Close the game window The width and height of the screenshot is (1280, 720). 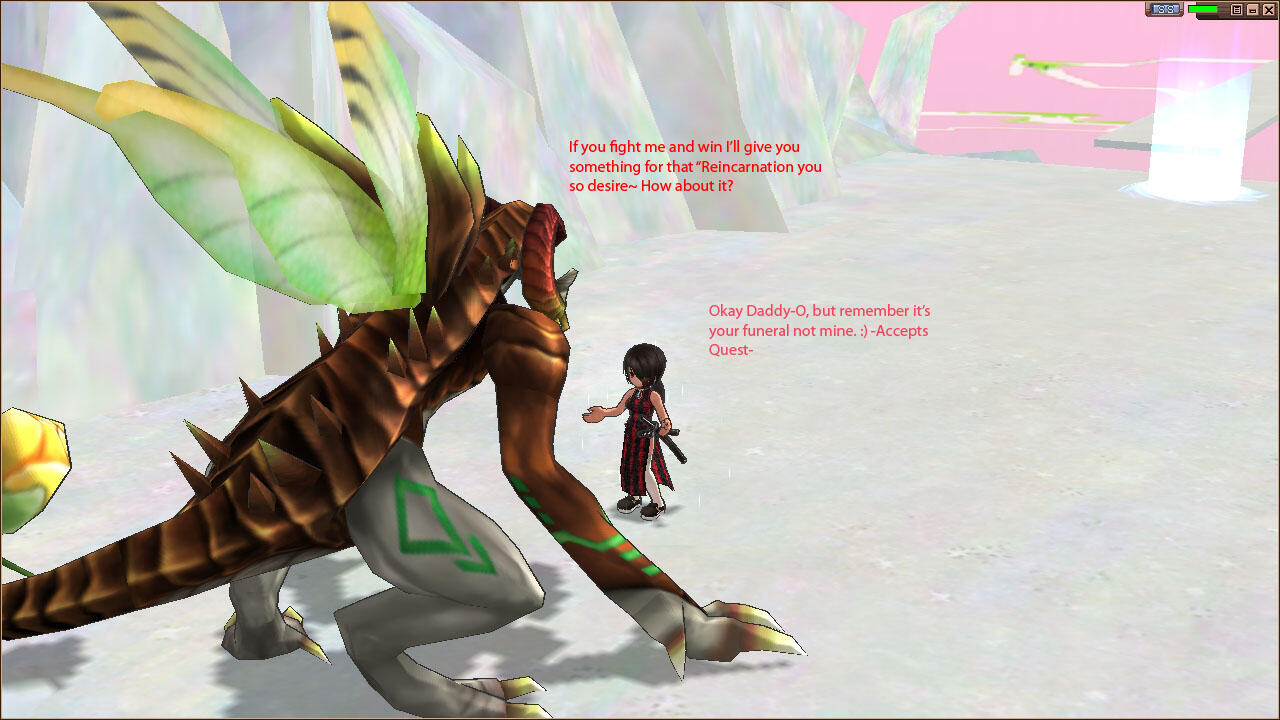1268,10
